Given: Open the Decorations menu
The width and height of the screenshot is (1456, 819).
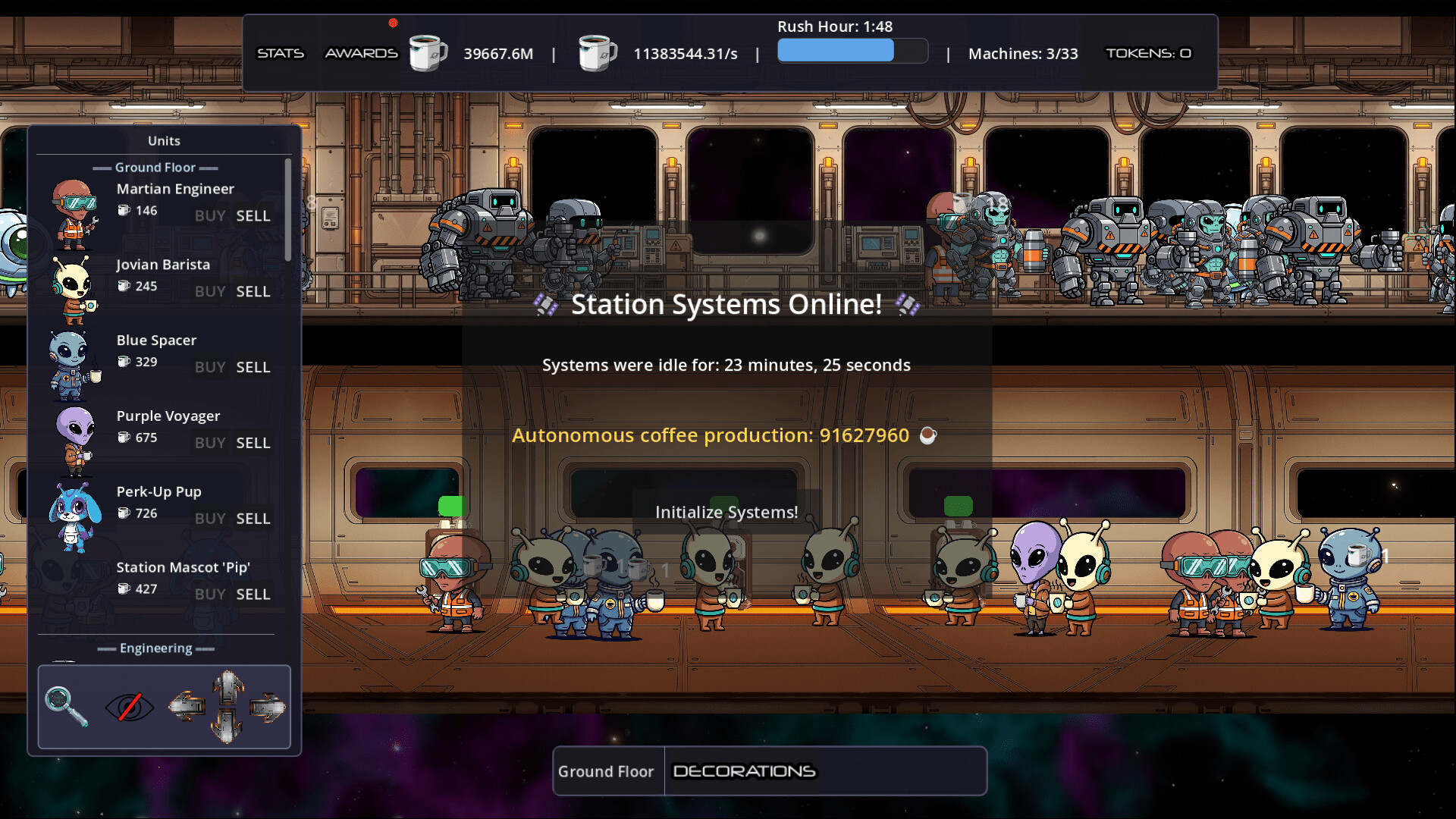Looking at the screenshot, I should click(x=744, y=770).
